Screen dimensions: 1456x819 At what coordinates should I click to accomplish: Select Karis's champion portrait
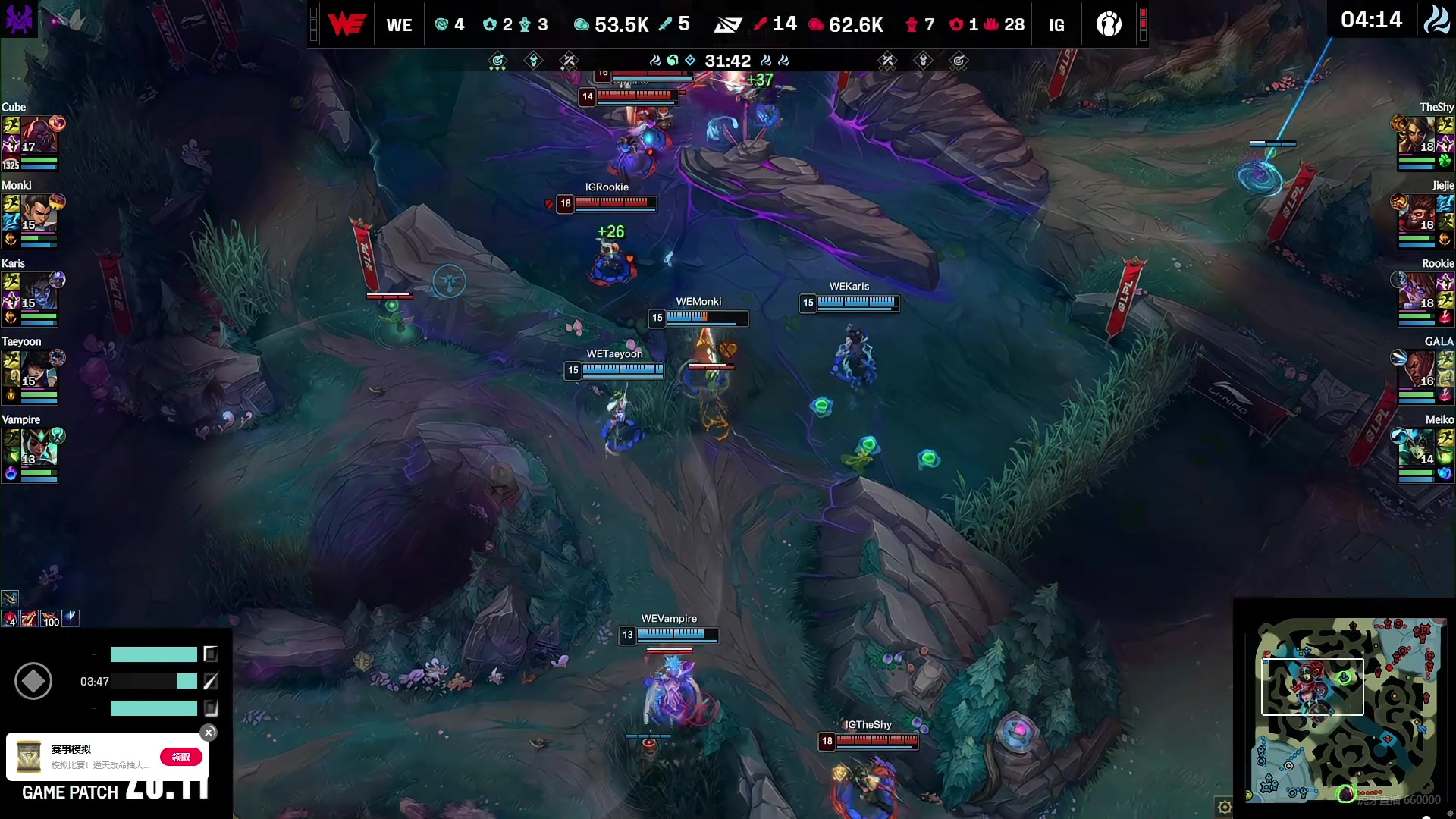38,293
